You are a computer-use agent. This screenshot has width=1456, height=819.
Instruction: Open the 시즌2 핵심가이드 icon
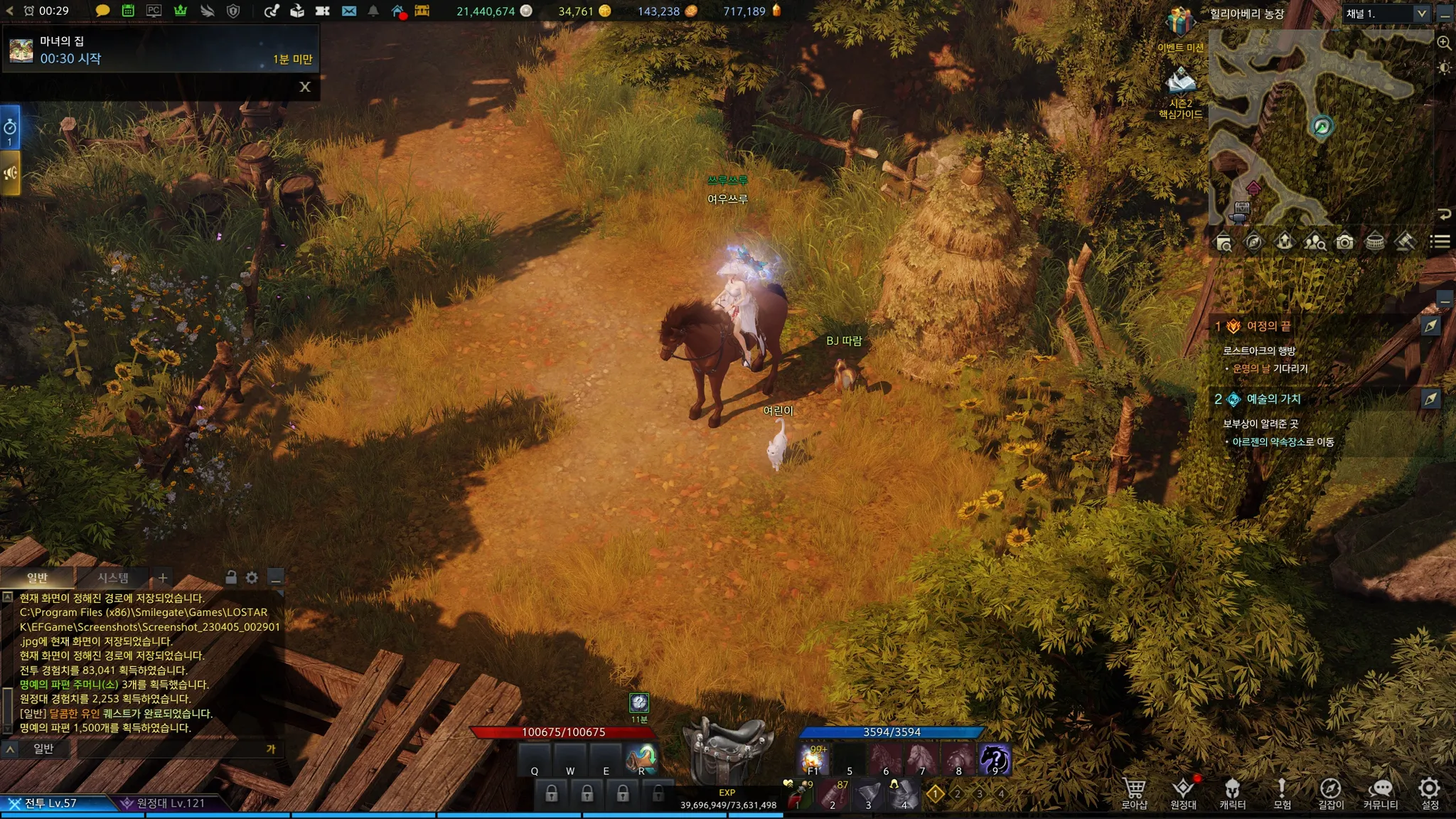coord(1180,82)
